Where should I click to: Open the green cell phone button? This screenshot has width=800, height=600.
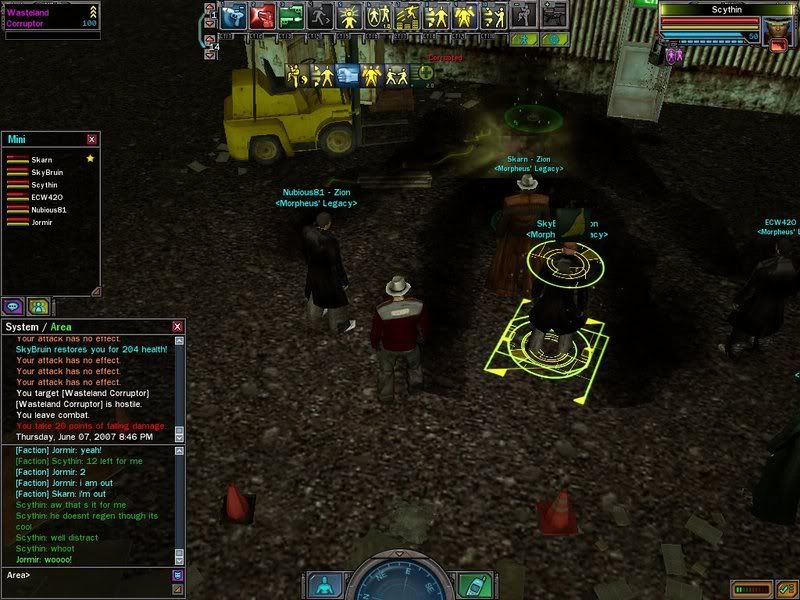tap(474, 584)
